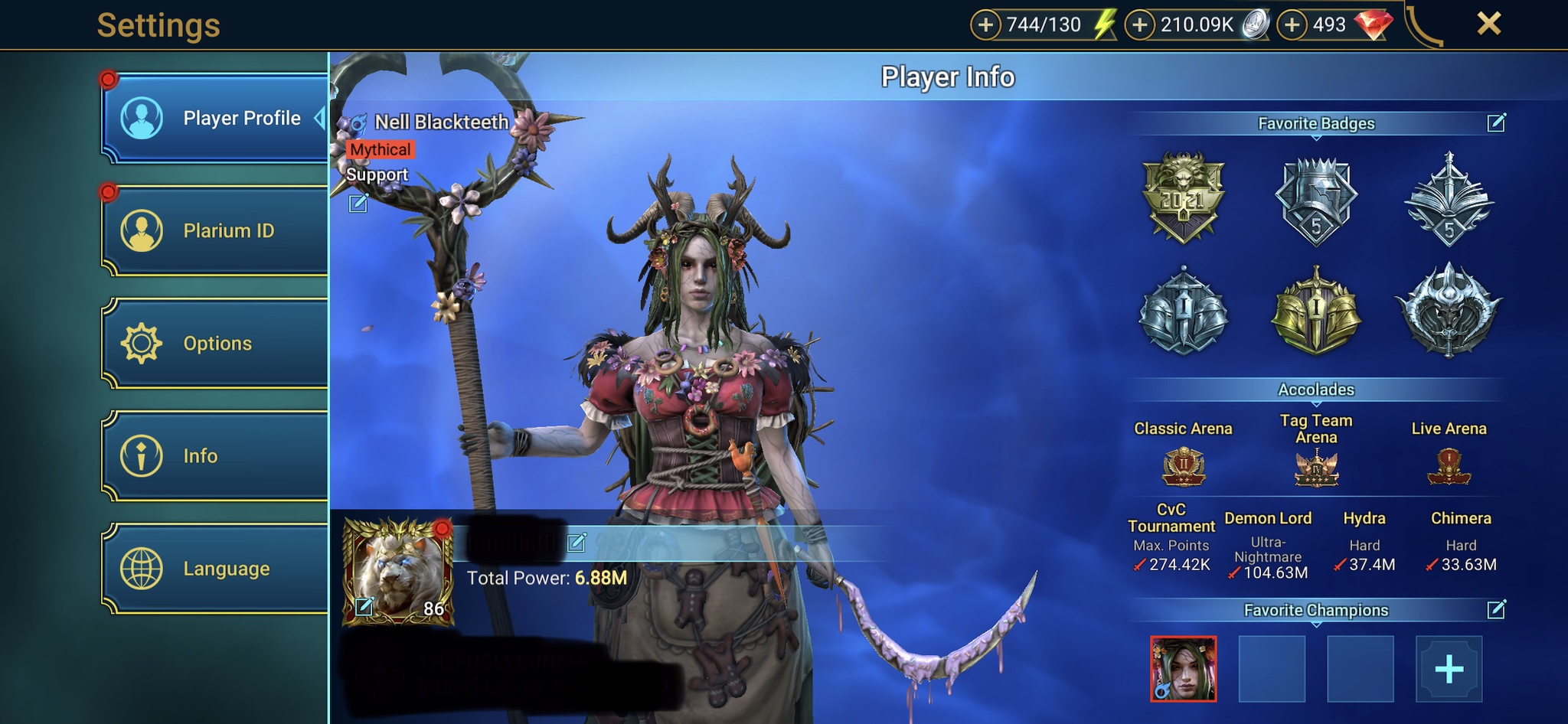Edit the player name
This screenshot has width=1568, height=724.
(x=577, y=543)
